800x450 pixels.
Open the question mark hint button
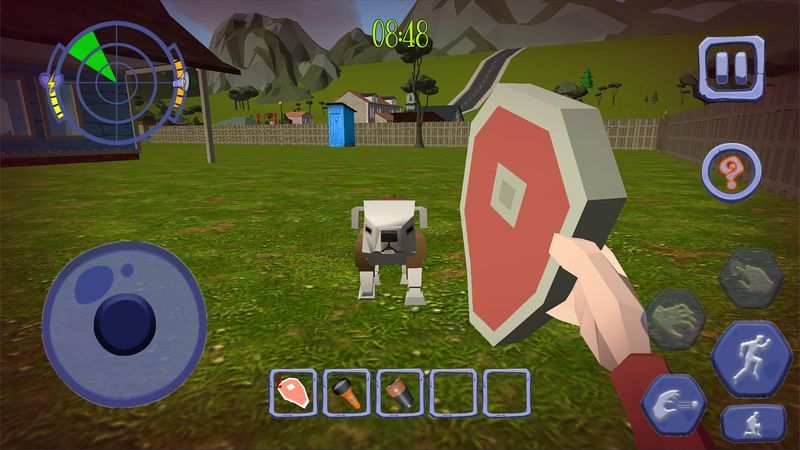coord(731,171)
